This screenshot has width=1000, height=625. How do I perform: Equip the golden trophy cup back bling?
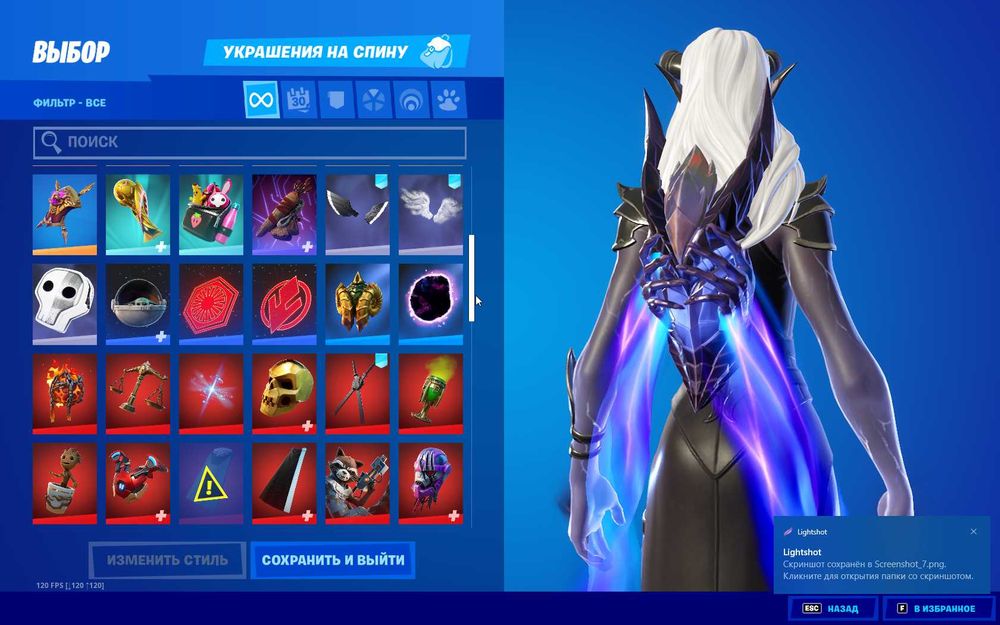(138, 214)
